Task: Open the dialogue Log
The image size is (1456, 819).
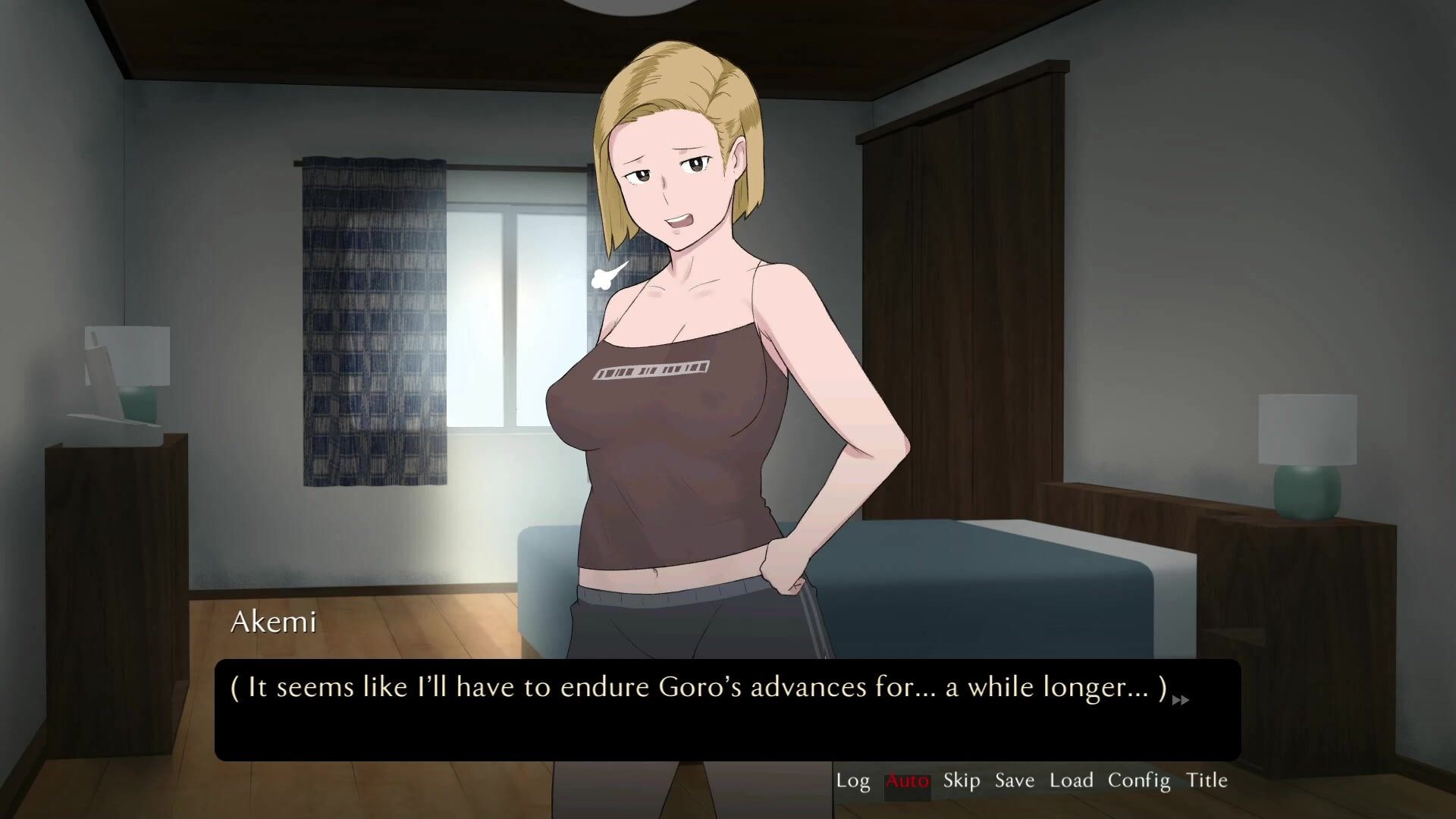Action: (852, 780)
